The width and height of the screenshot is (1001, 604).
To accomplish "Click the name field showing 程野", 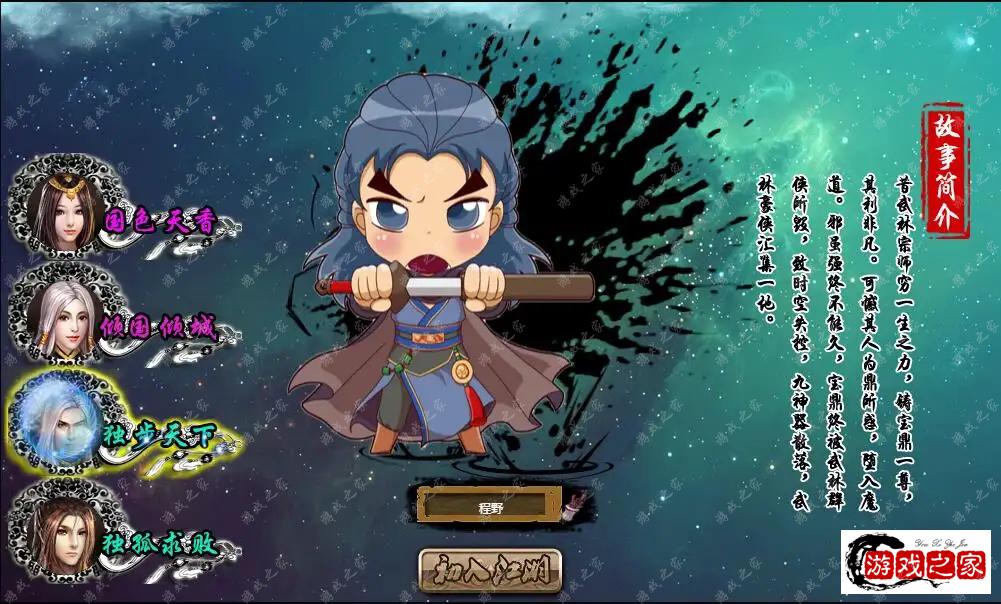I will pyautogui.click(x=489, y=506).
